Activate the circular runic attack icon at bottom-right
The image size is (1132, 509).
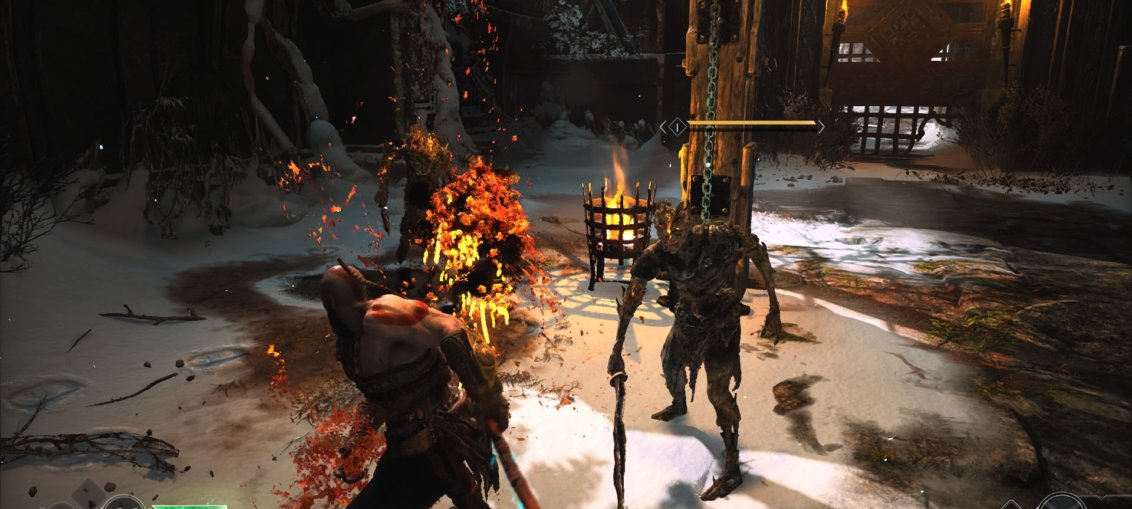[x=1060, y=503]
